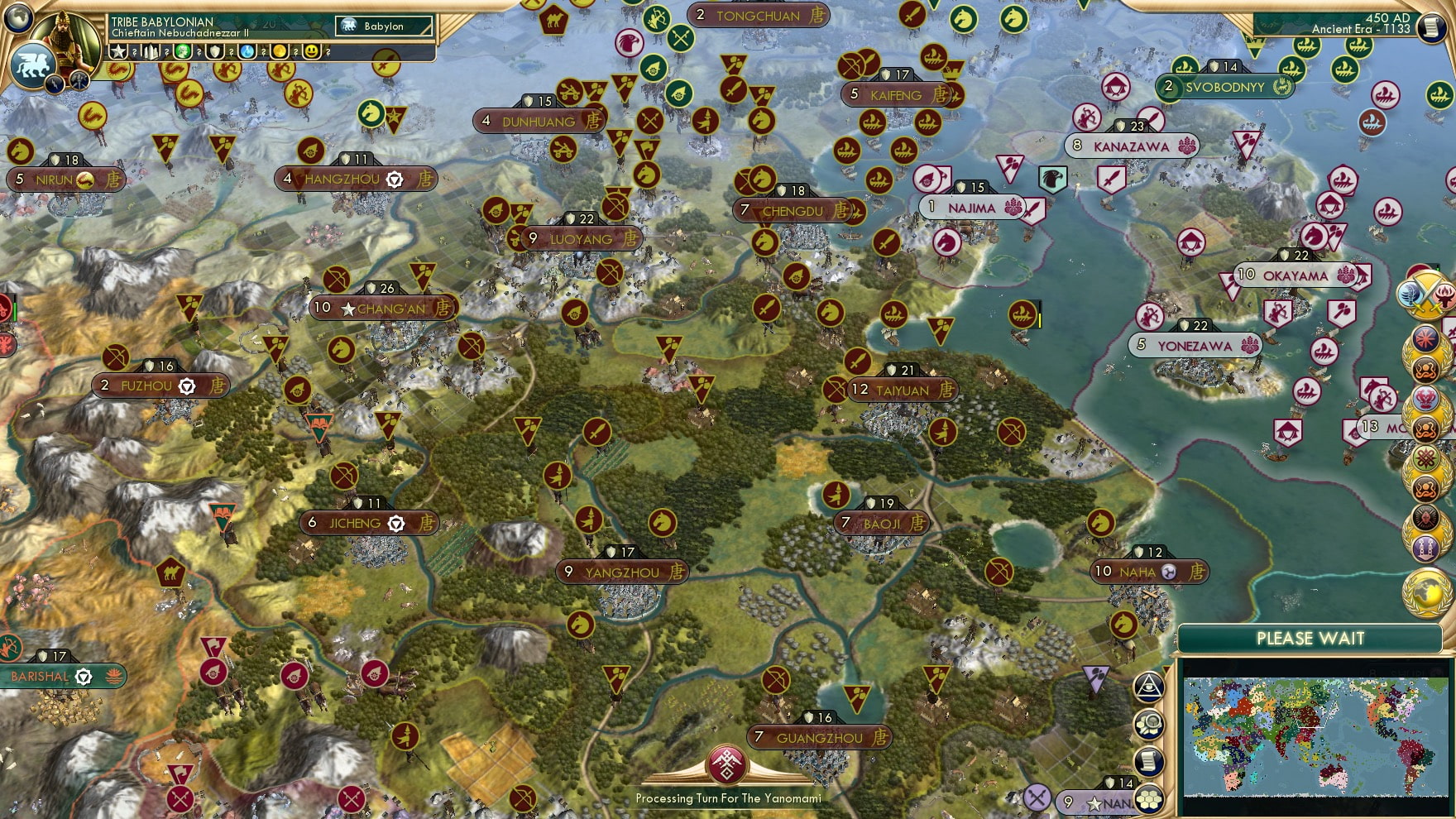Screen dimensions: 1456x819
Task: Click the compass icon under the leader portrait
Action: pos(79,82)
